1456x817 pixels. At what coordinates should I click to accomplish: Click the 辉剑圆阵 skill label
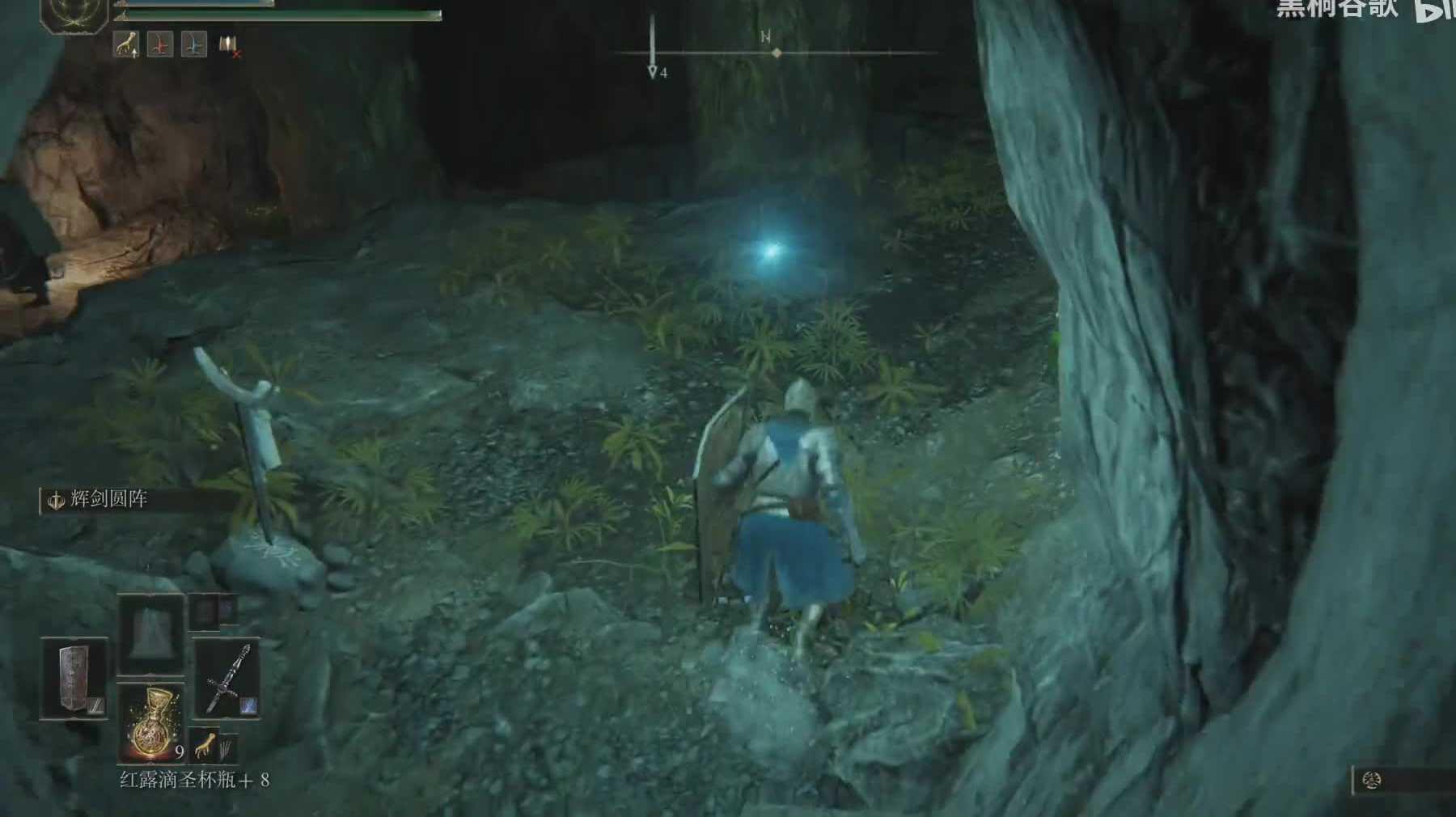coord(108,500)
